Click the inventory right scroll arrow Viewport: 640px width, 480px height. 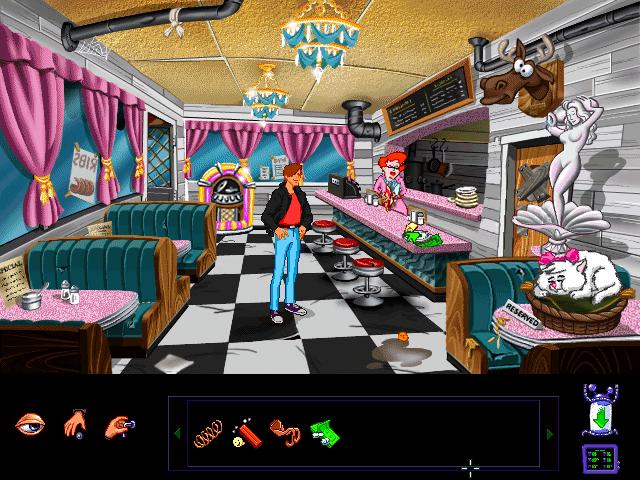[x=548, y=433]
